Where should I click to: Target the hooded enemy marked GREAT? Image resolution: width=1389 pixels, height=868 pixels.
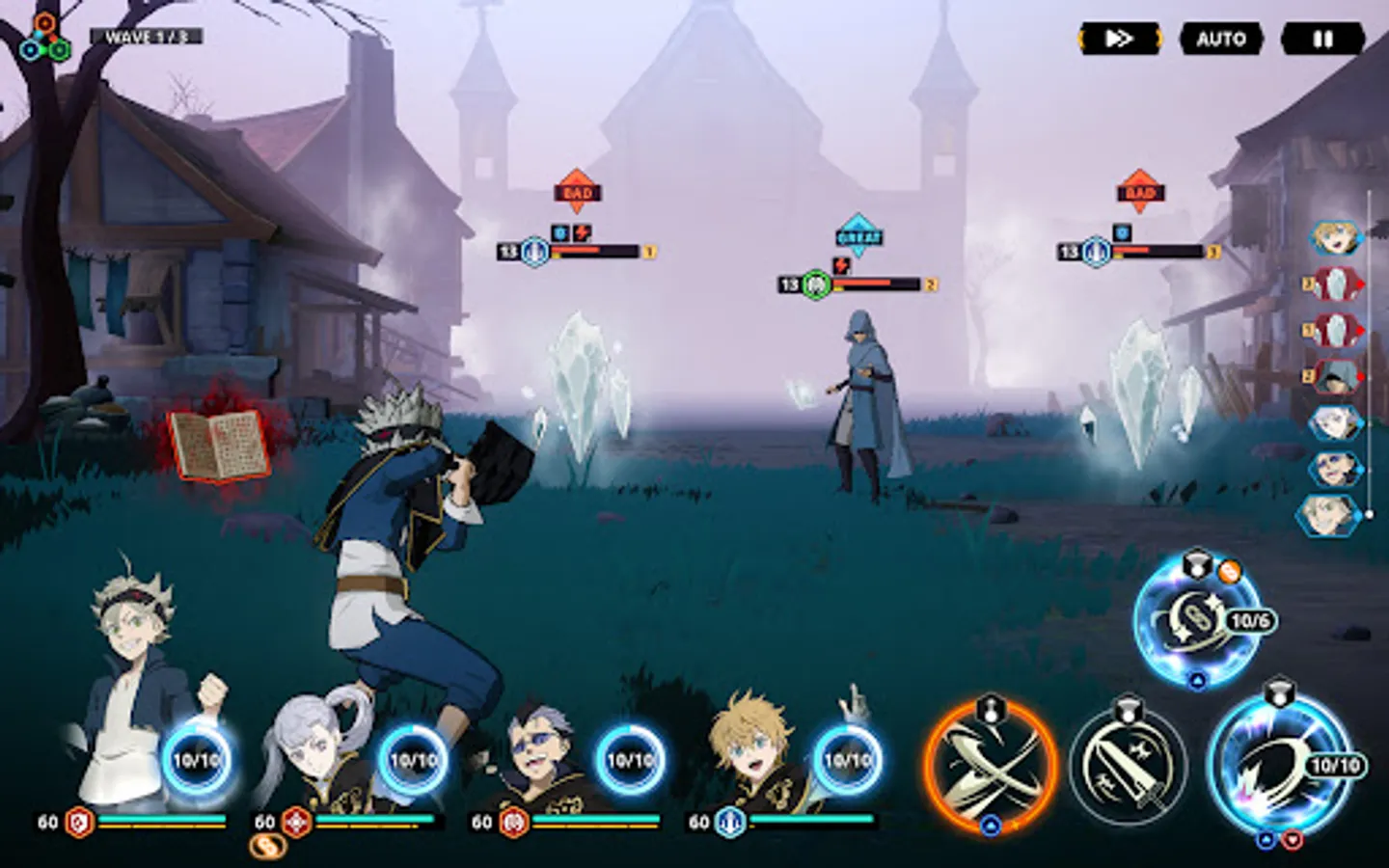tap(865, 405)
